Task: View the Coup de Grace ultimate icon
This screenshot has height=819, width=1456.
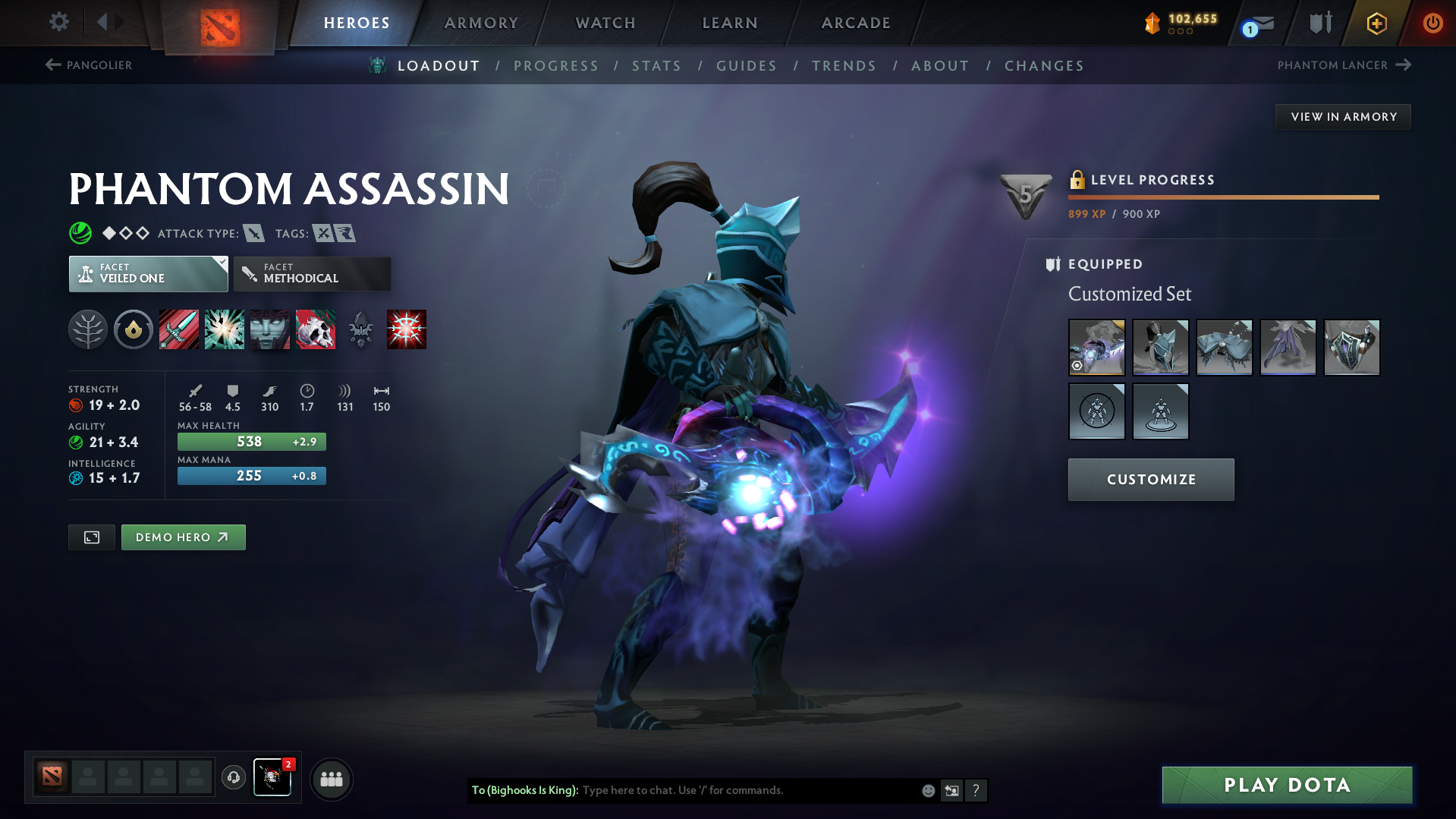Action: point(406,329)
